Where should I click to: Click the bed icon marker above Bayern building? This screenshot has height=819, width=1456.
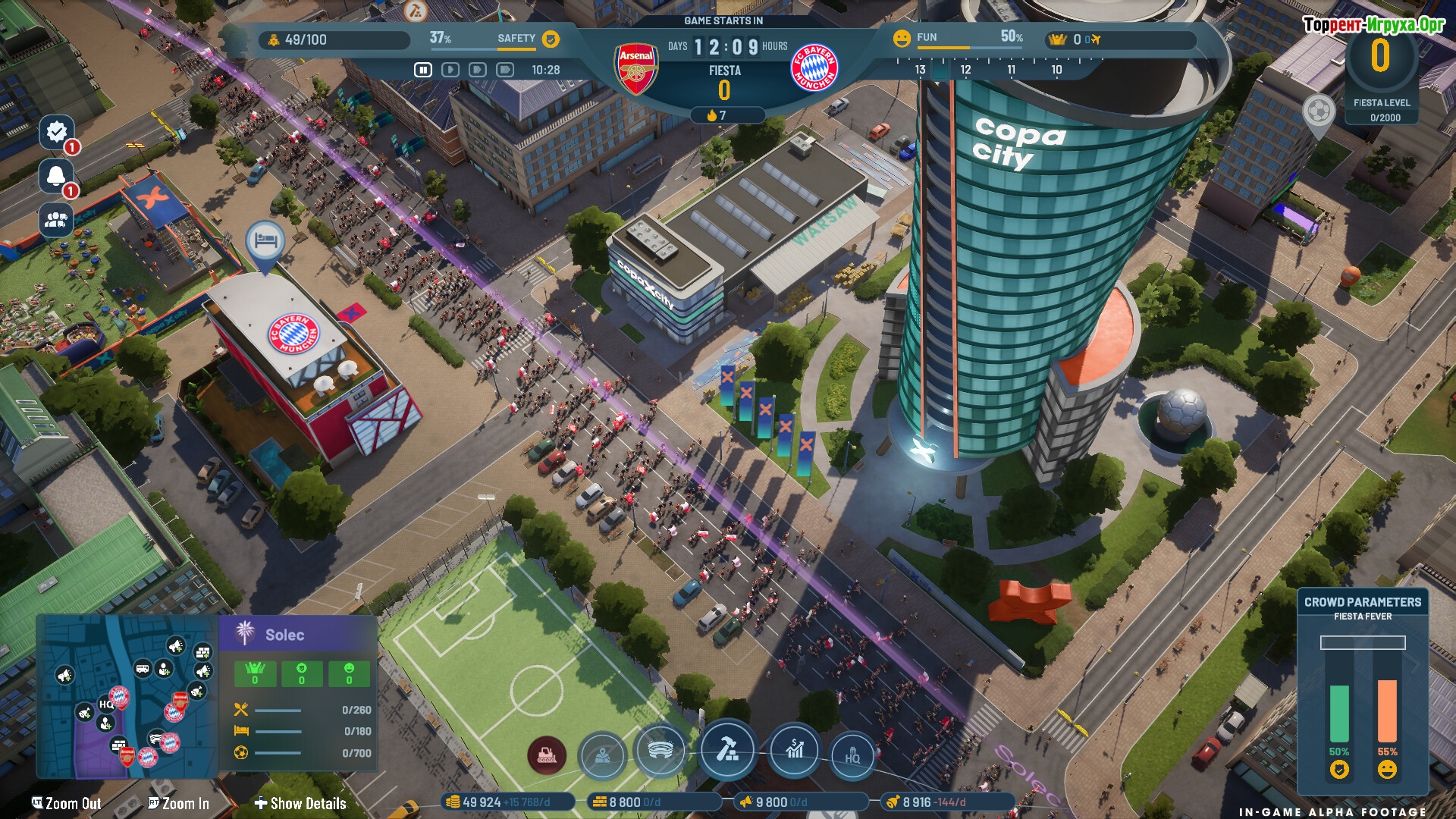tap(265, 242)
